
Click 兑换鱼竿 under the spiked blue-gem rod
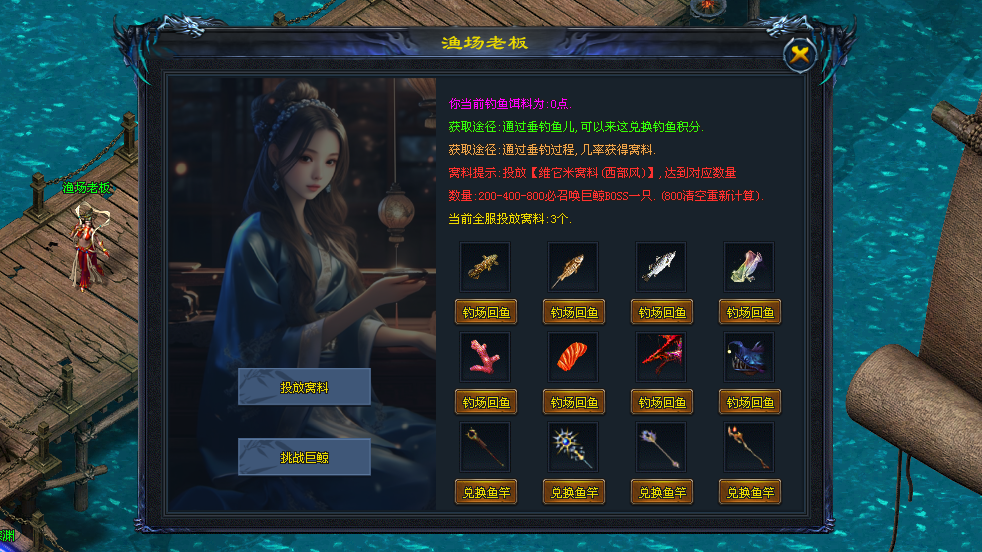[574, 492]
